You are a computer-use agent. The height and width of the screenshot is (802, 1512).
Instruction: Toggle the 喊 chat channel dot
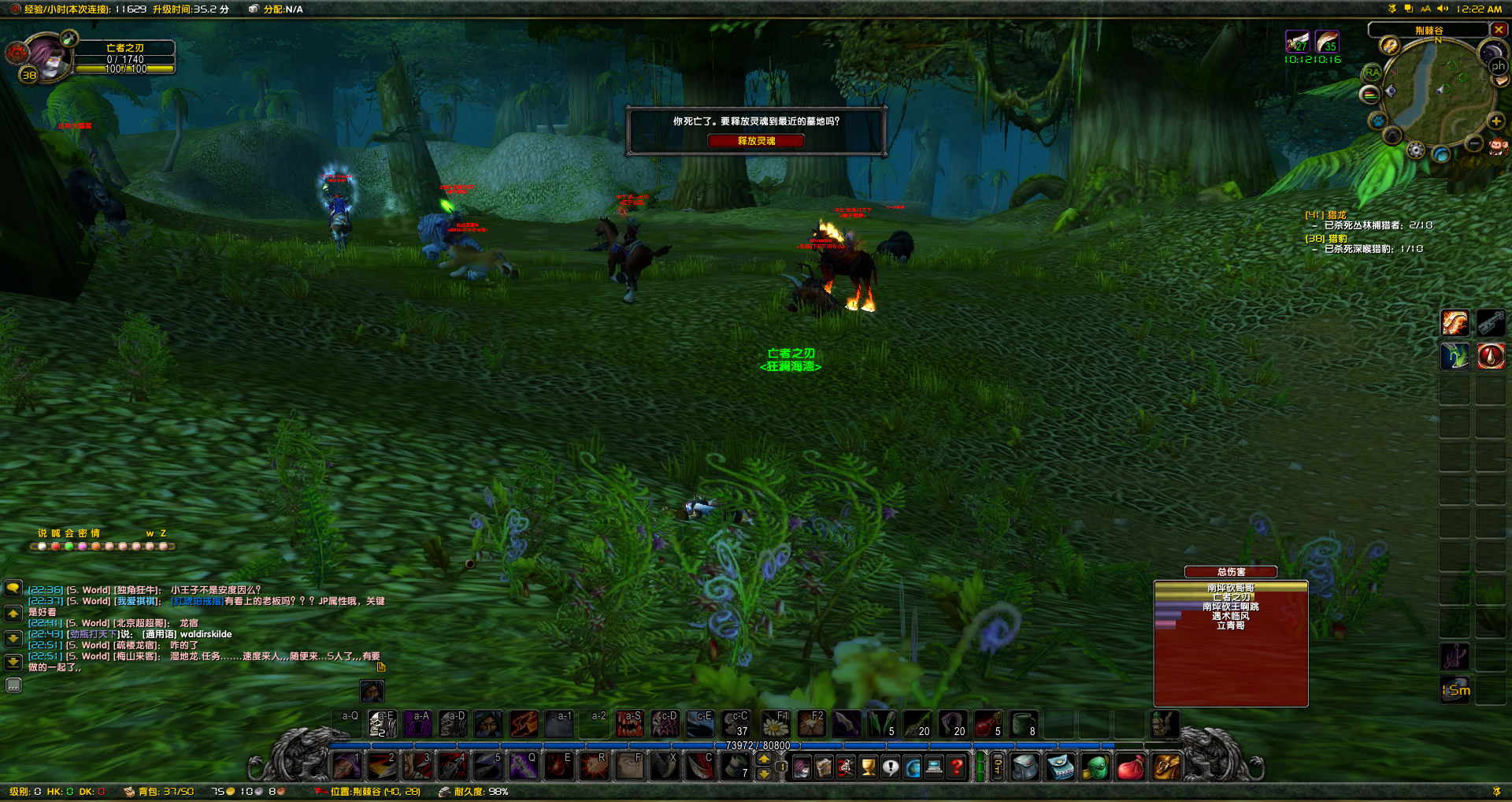[56, 546]
